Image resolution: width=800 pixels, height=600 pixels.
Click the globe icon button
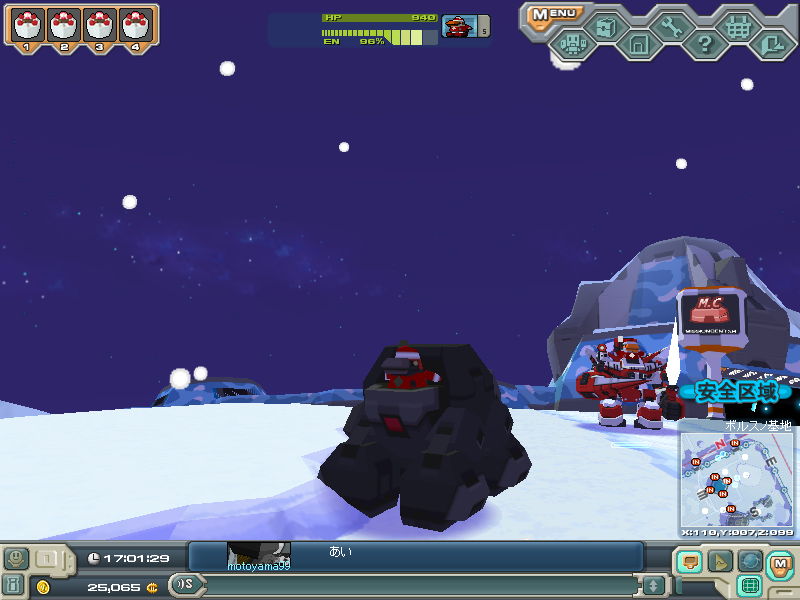point(750,562)
